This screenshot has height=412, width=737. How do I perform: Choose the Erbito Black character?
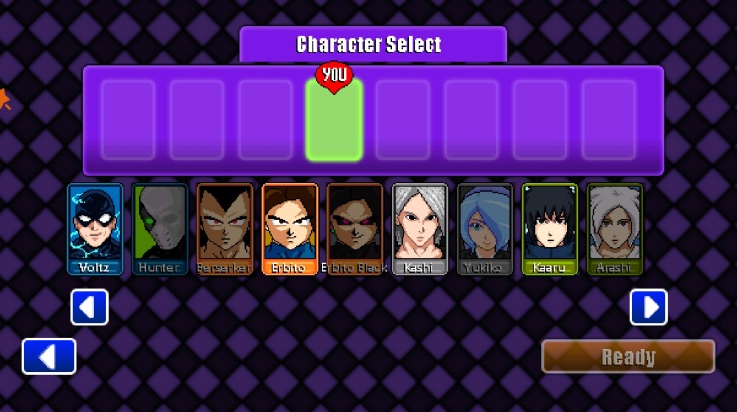[355, 228]
